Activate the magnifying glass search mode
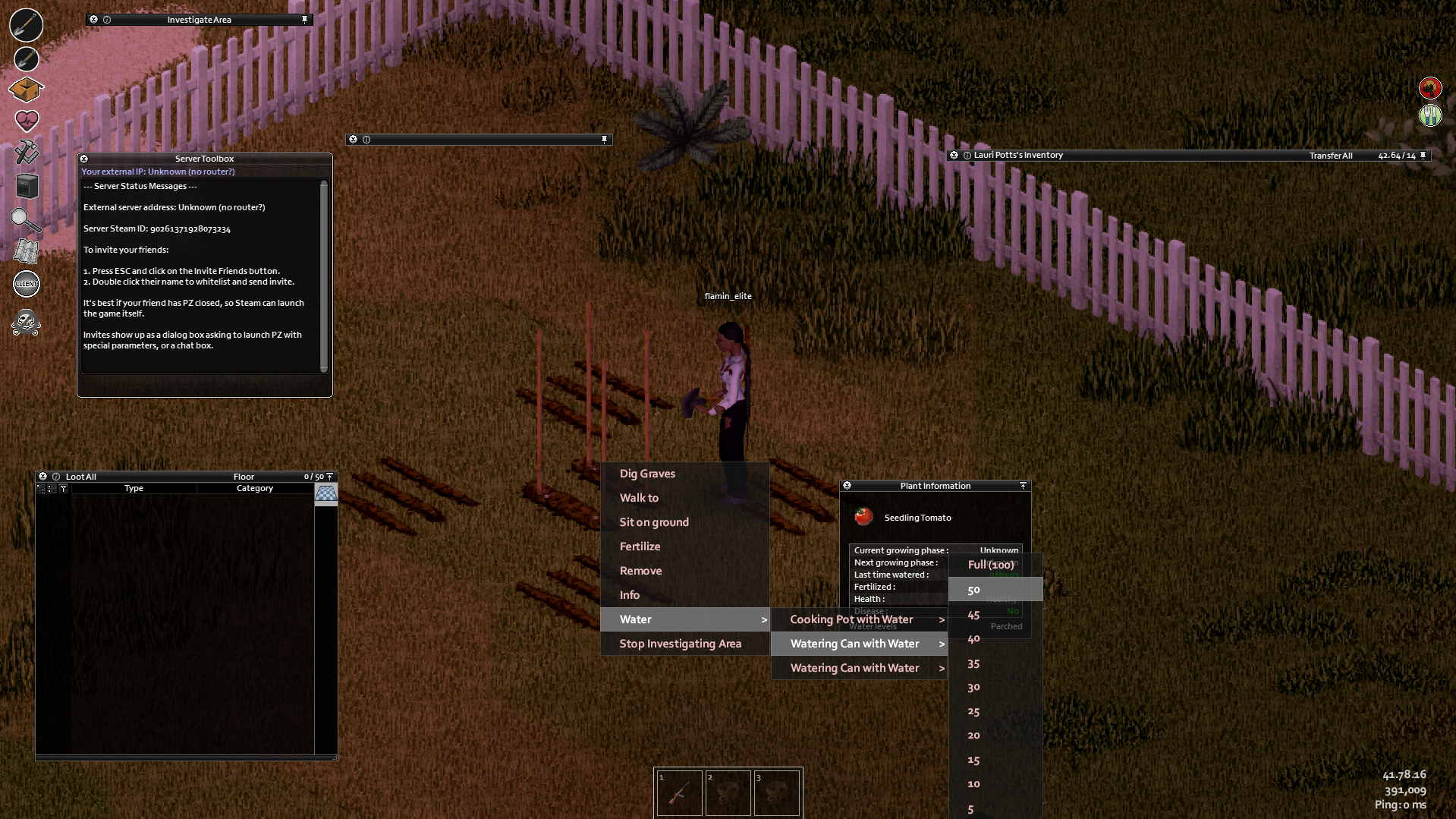 tap(26, 220)
